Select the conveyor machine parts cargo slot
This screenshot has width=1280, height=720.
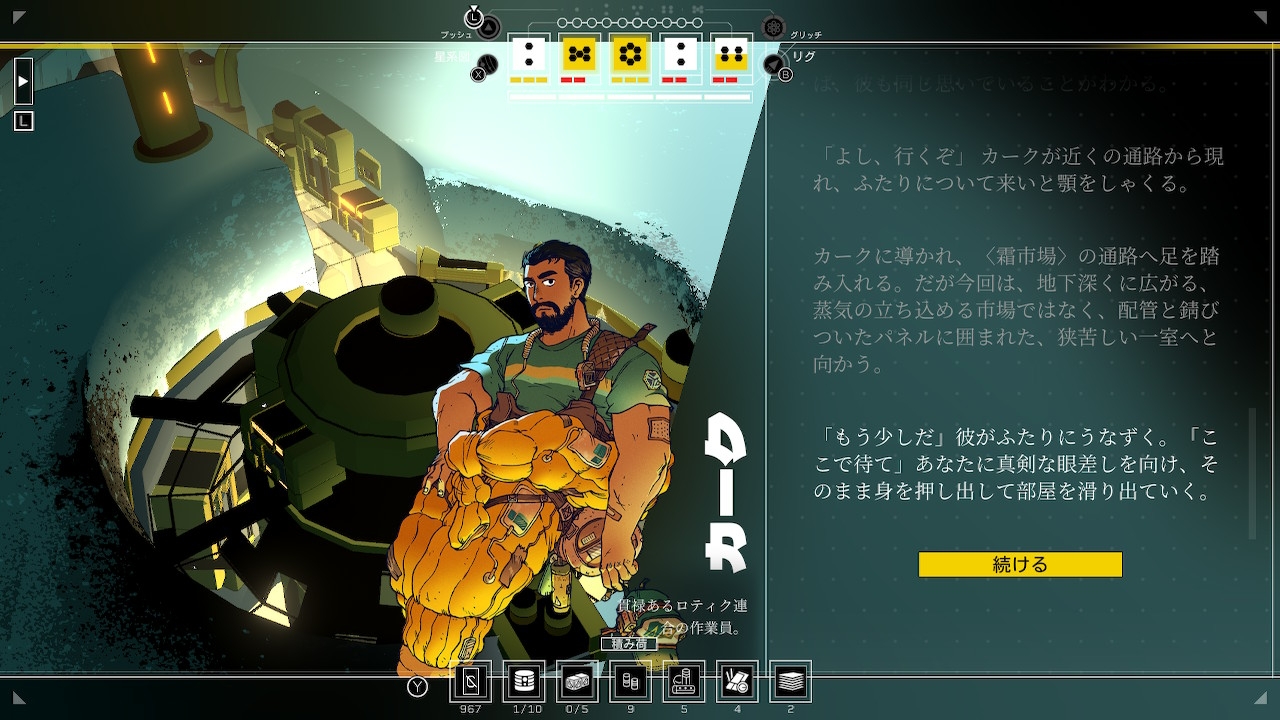point(684,682)
